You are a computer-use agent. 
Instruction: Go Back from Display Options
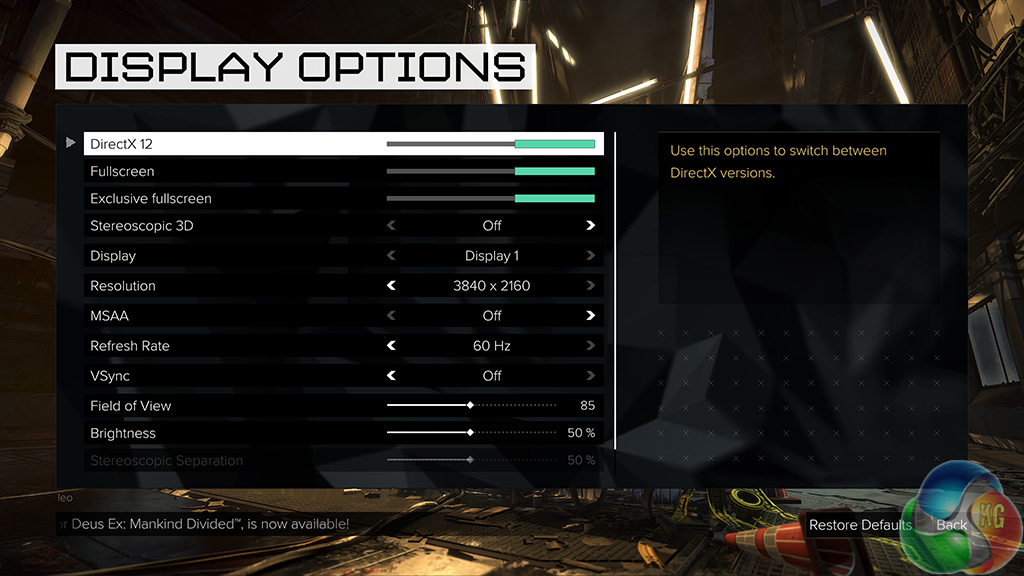click(x=952, y=525)
